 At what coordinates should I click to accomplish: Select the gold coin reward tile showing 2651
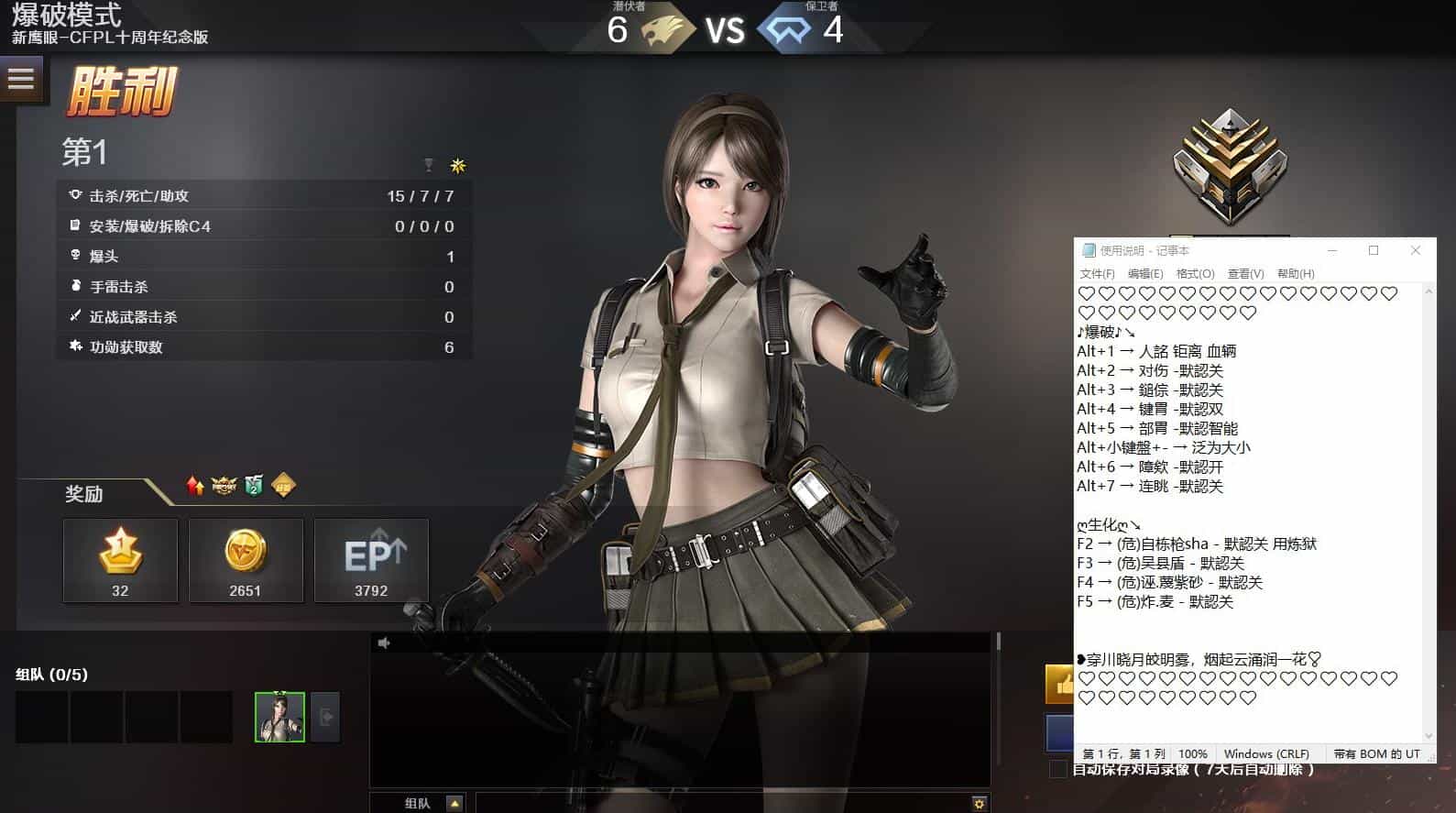(x=246, y=560)
